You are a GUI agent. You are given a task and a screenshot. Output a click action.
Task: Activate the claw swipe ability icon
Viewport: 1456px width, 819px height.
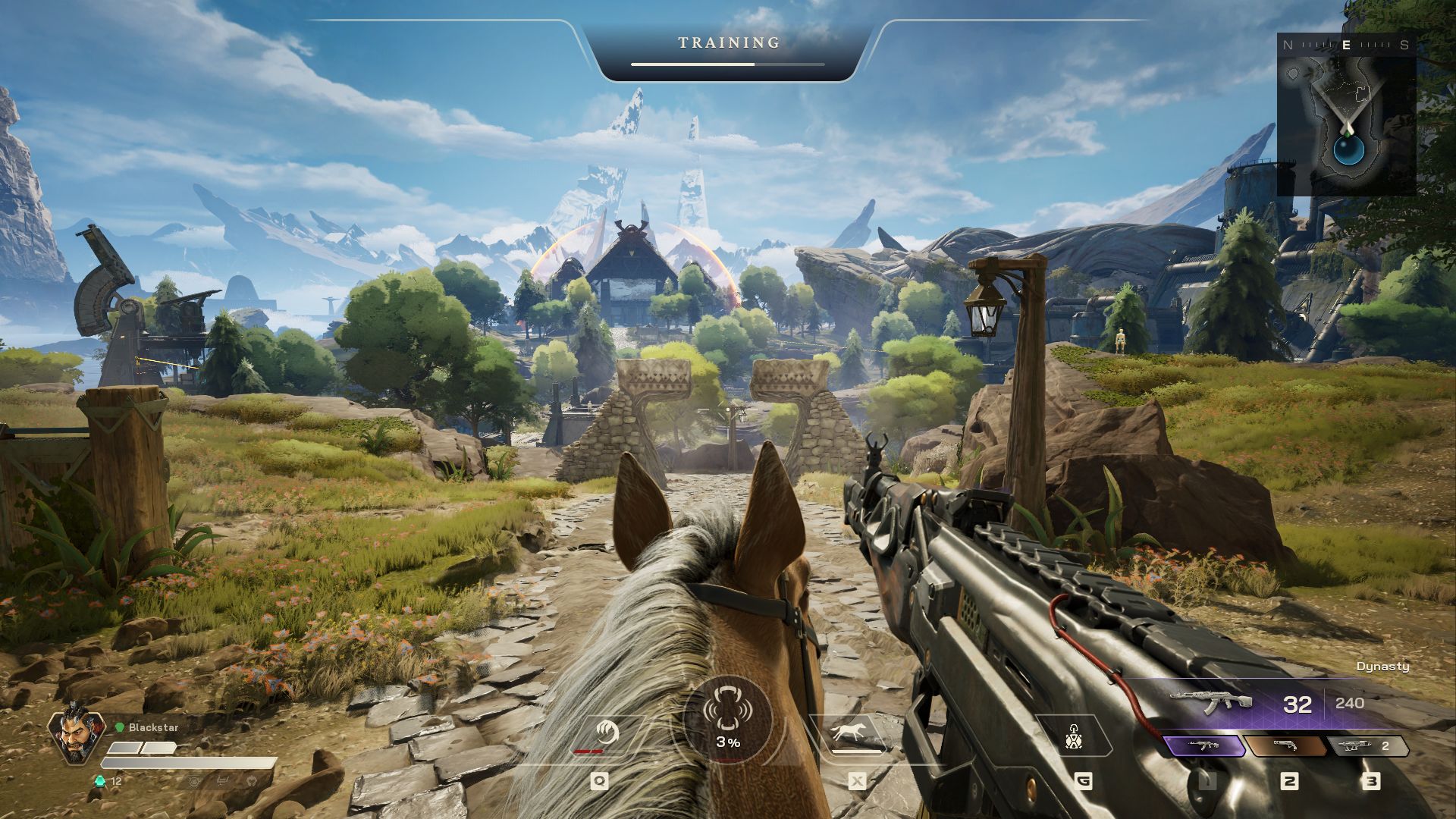point(606,734)
